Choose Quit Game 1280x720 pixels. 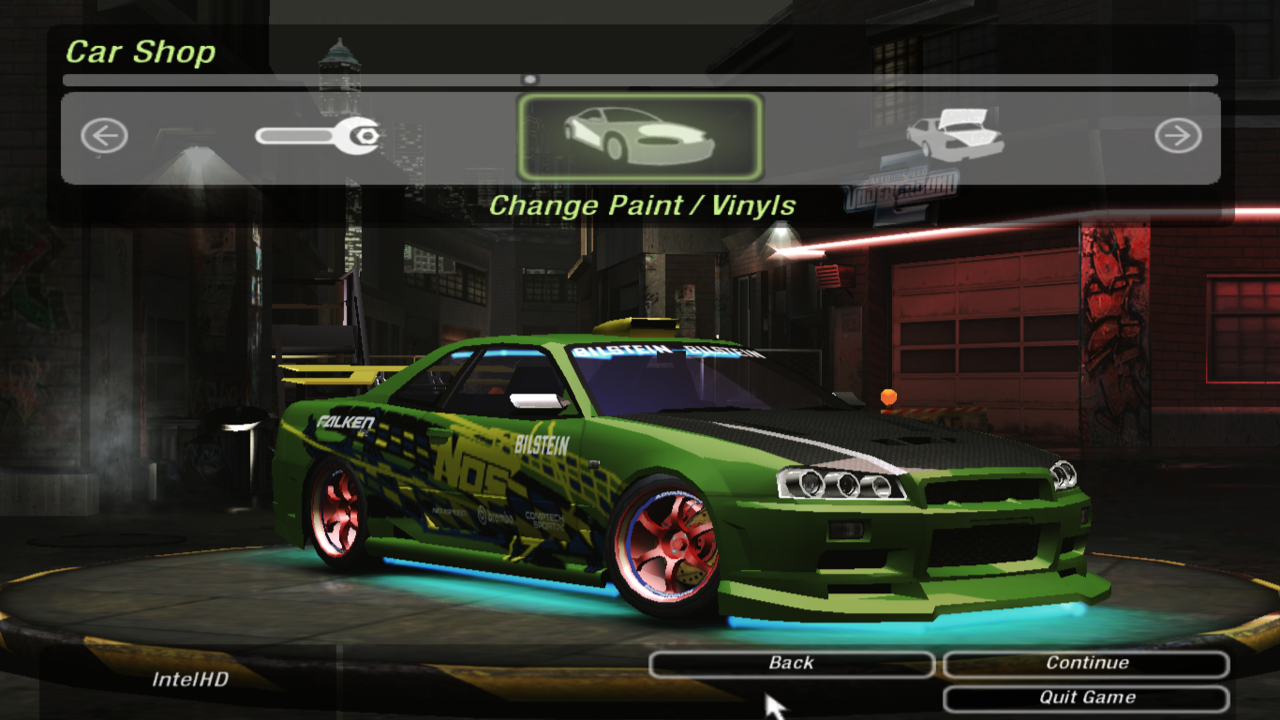click(1086, 698)
